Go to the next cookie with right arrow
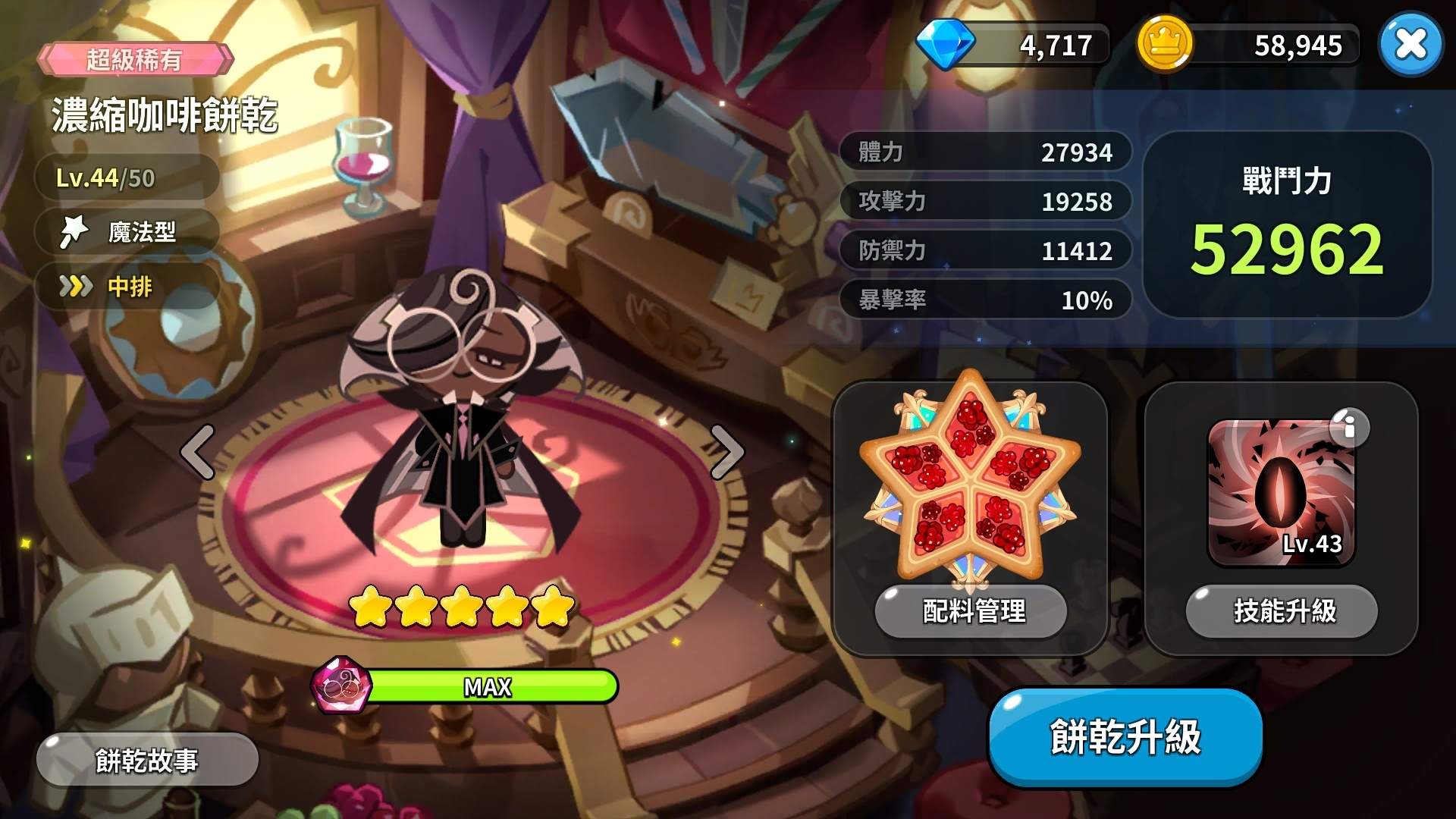 [x=726, y=452]
